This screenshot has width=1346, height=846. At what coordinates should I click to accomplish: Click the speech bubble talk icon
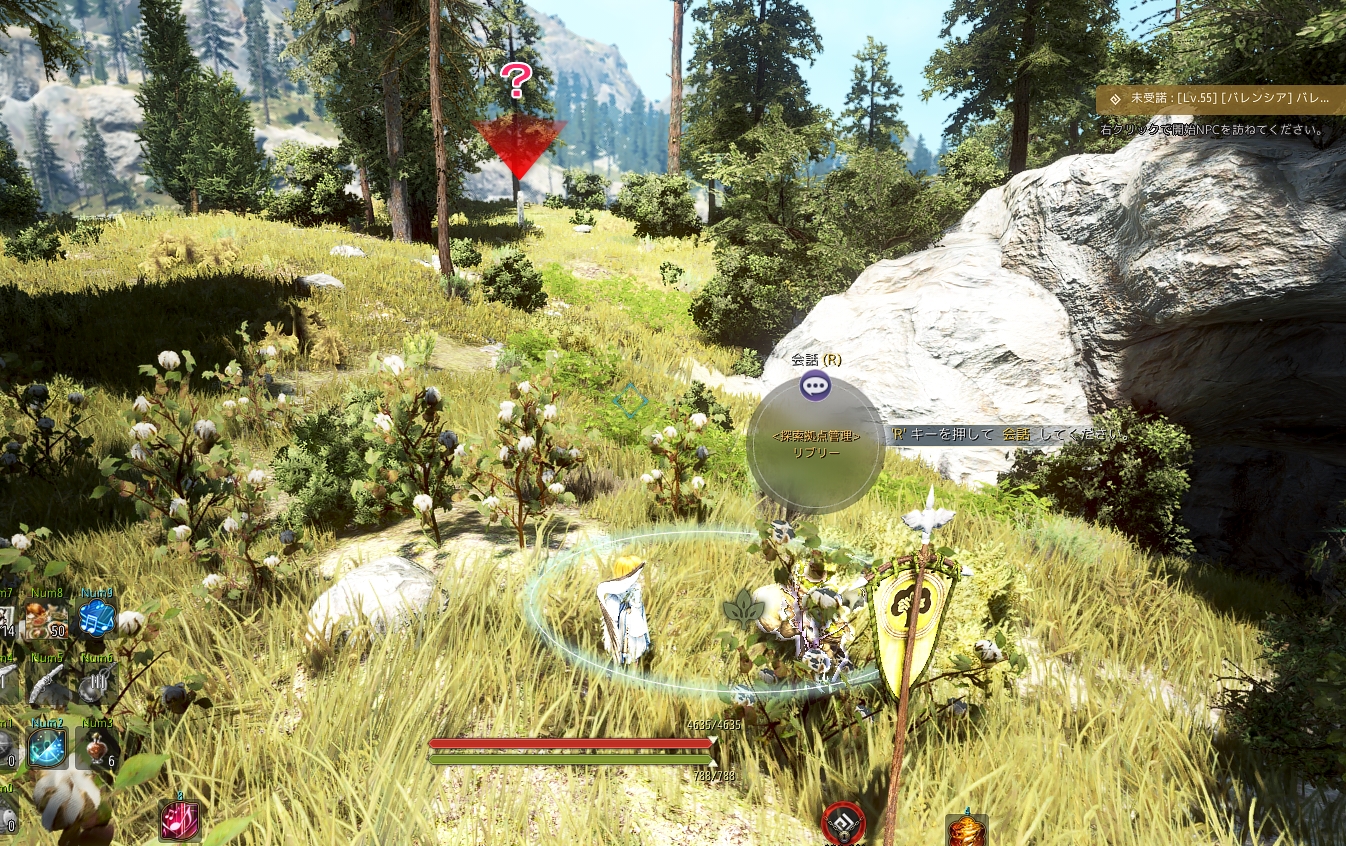815,385
